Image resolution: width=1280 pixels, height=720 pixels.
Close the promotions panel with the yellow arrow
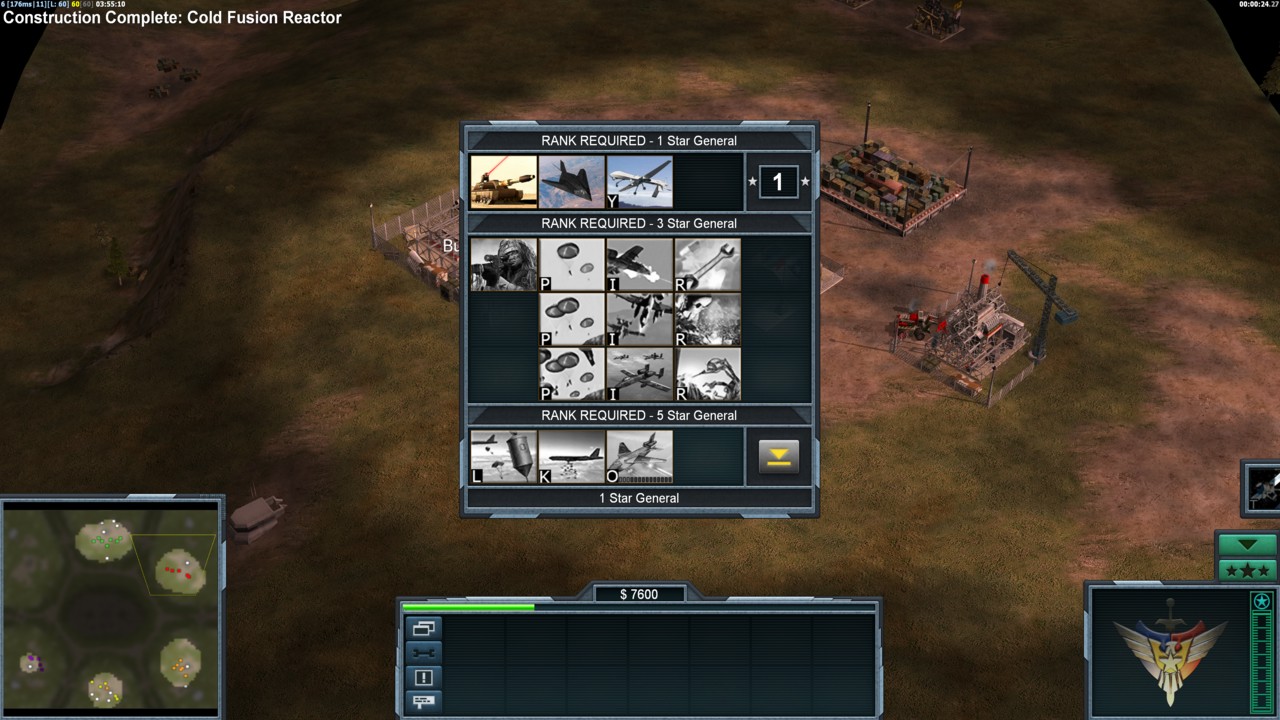(x=778, y=457)
